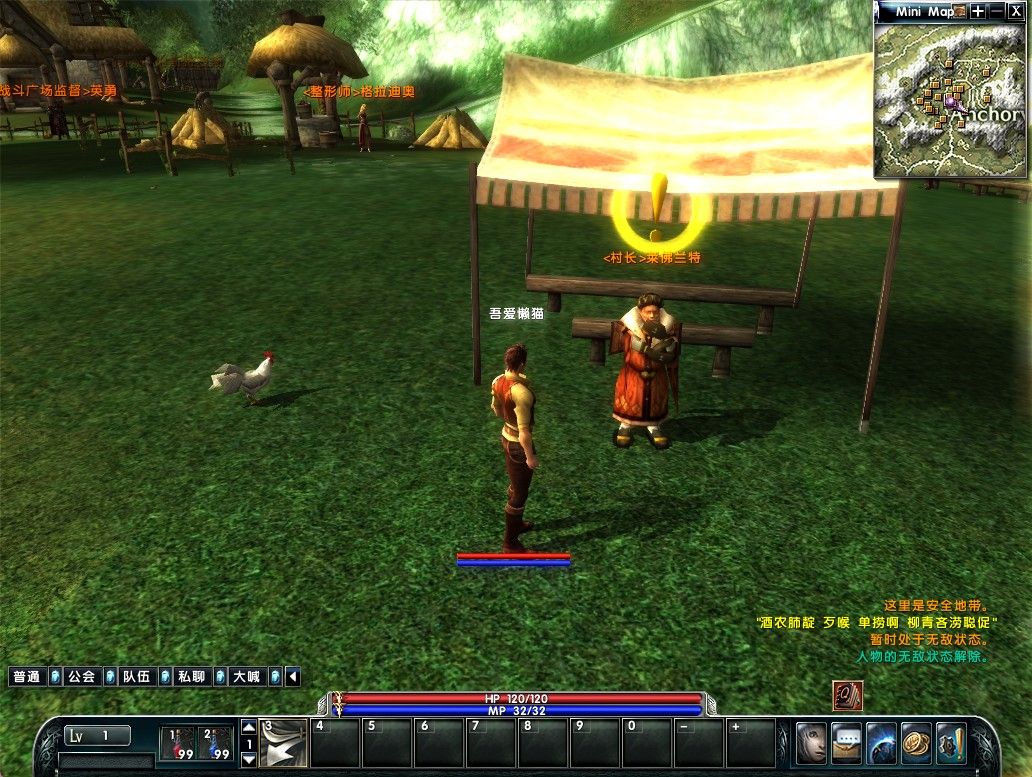This screenshot has height=777, width=1032.
Task: Close the Mini Map window
Action: tap(1015, 11)
